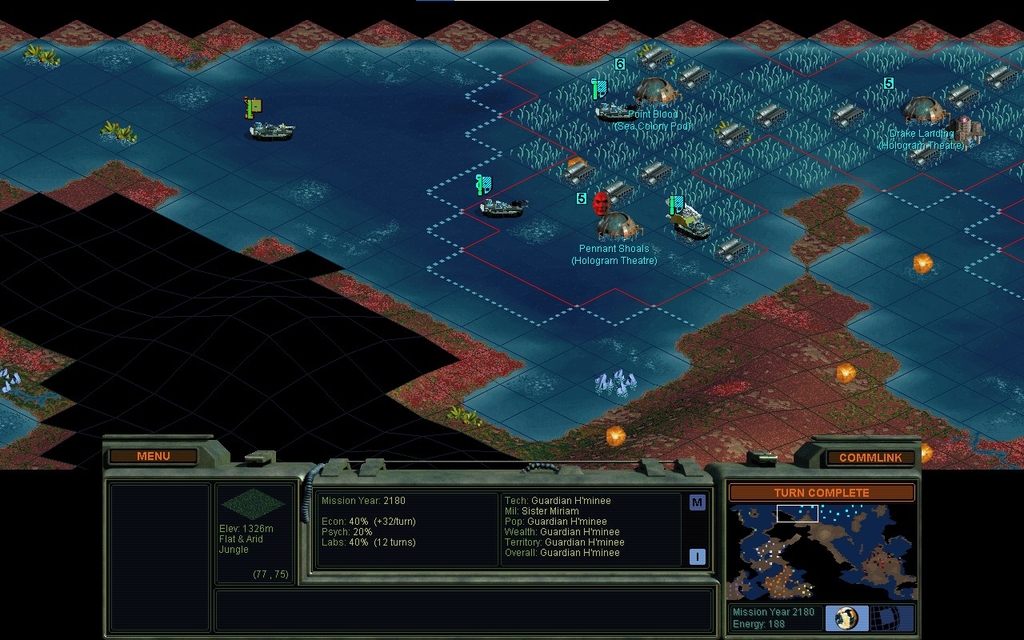Viewport: 1024px width, 640px height.
Task: Select the planet globe view icon
Action: click(846, 618)
